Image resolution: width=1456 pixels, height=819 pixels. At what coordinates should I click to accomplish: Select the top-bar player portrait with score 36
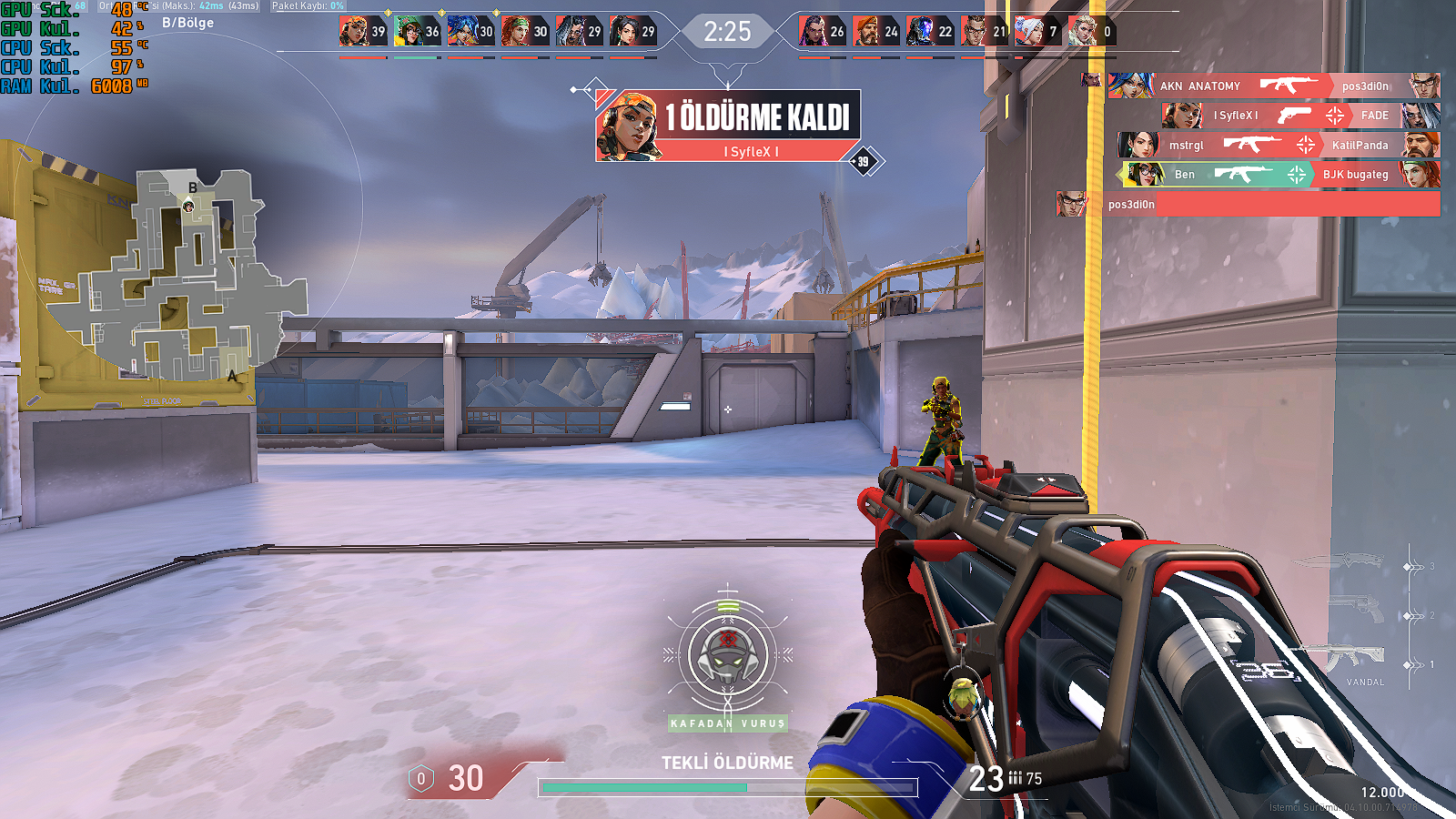[408, 32]
